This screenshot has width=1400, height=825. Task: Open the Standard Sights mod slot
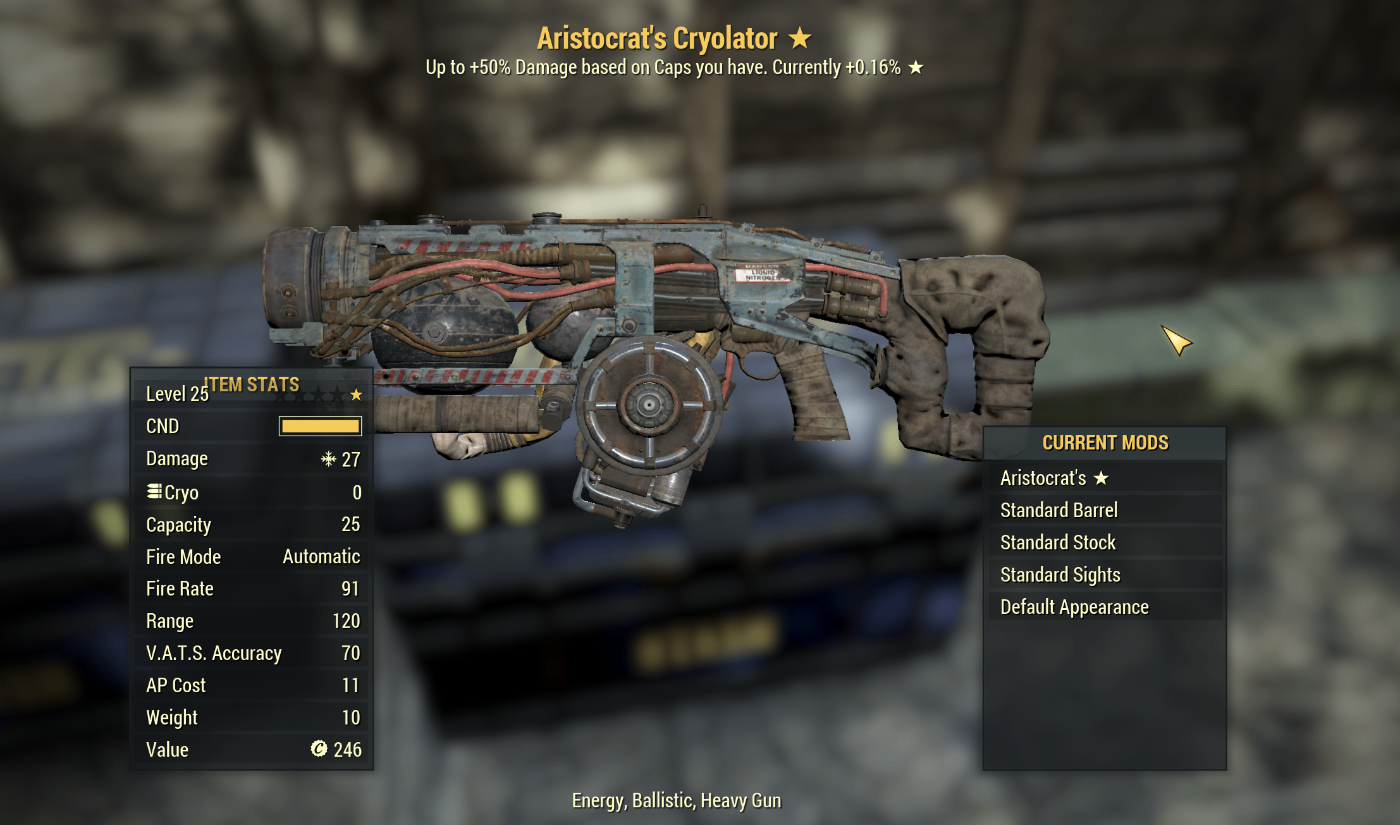[1060, 574]
